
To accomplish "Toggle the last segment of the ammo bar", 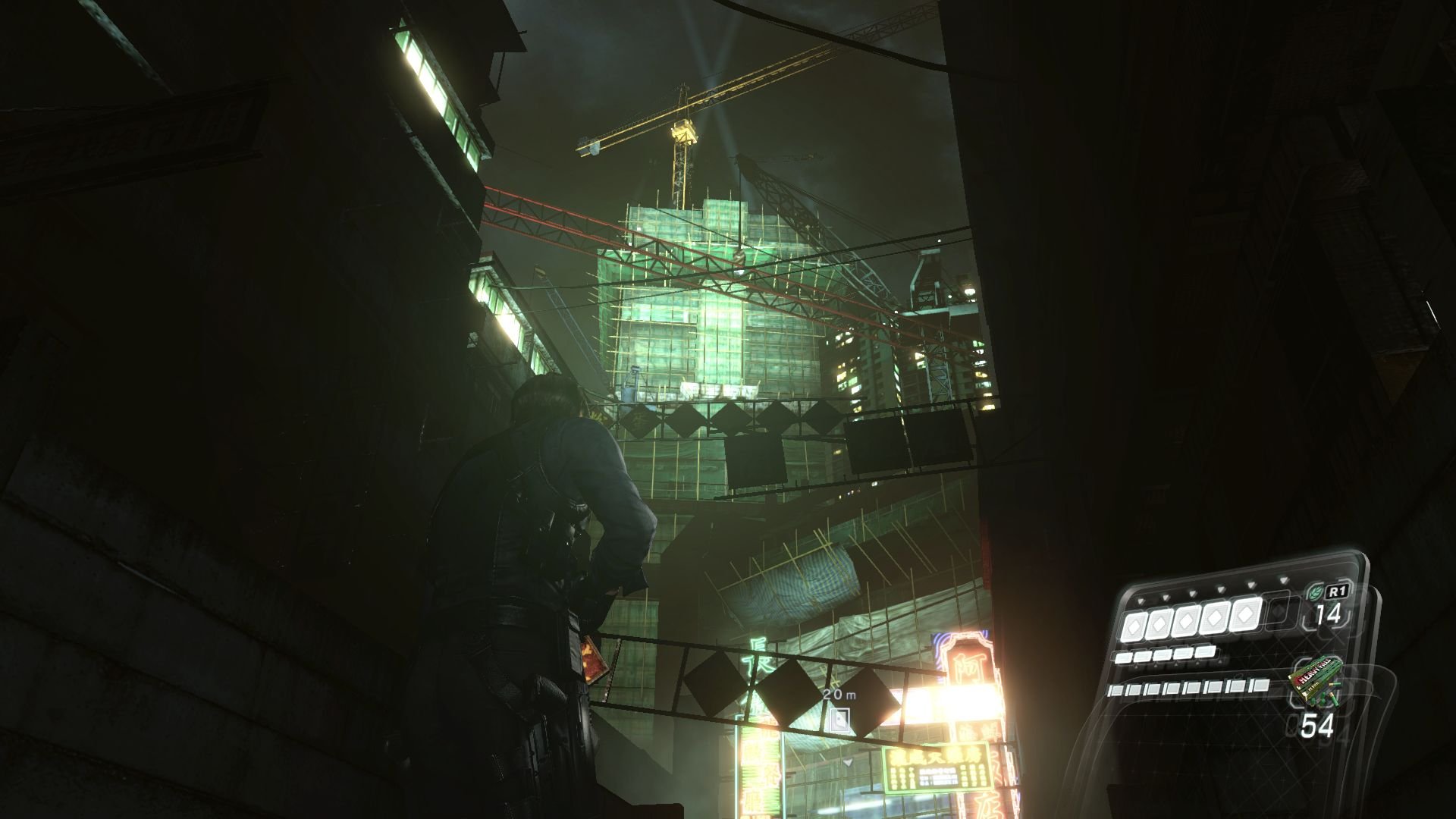I will [x=1259, y=687].
